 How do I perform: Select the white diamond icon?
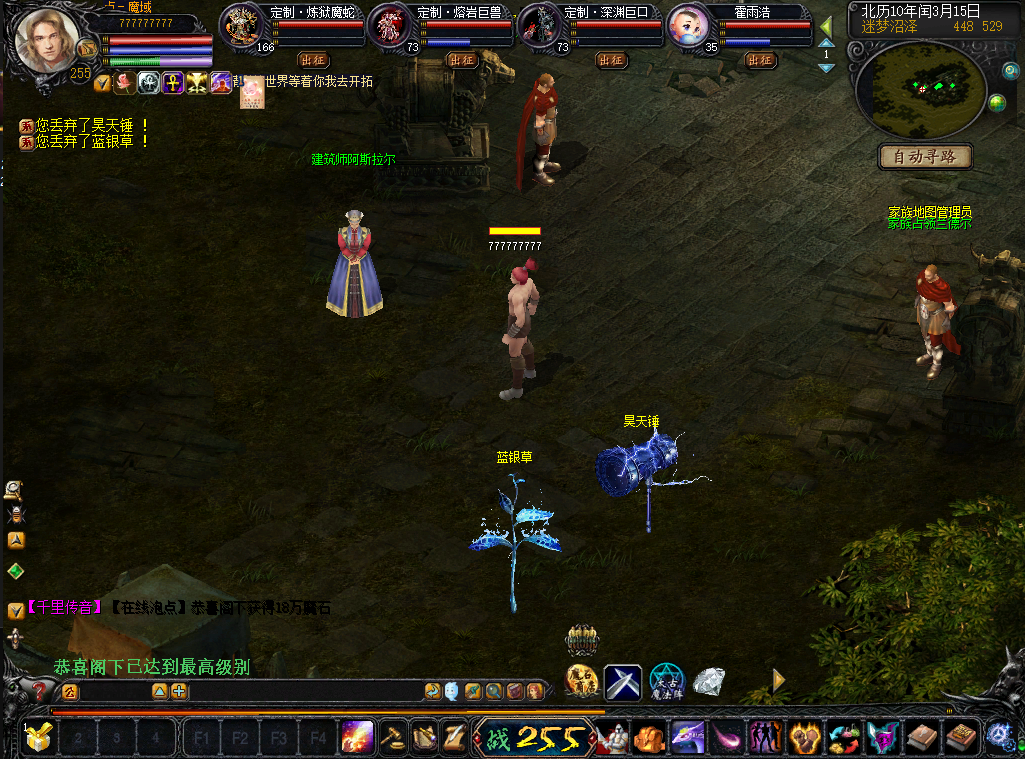pyautogui.click(x=709, y=682)
